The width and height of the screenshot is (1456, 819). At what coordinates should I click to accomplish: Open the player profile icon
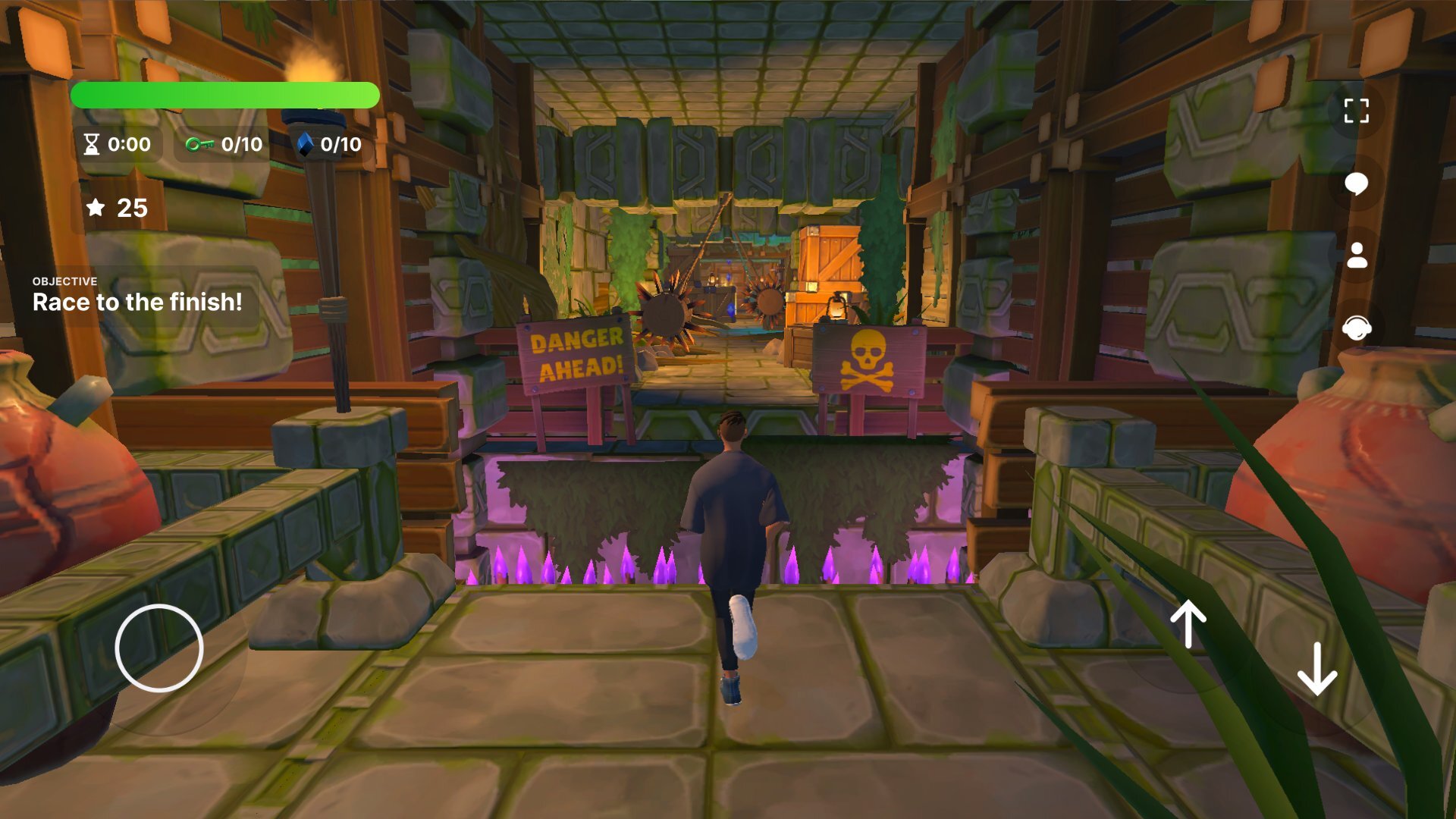click(1356, 256)
